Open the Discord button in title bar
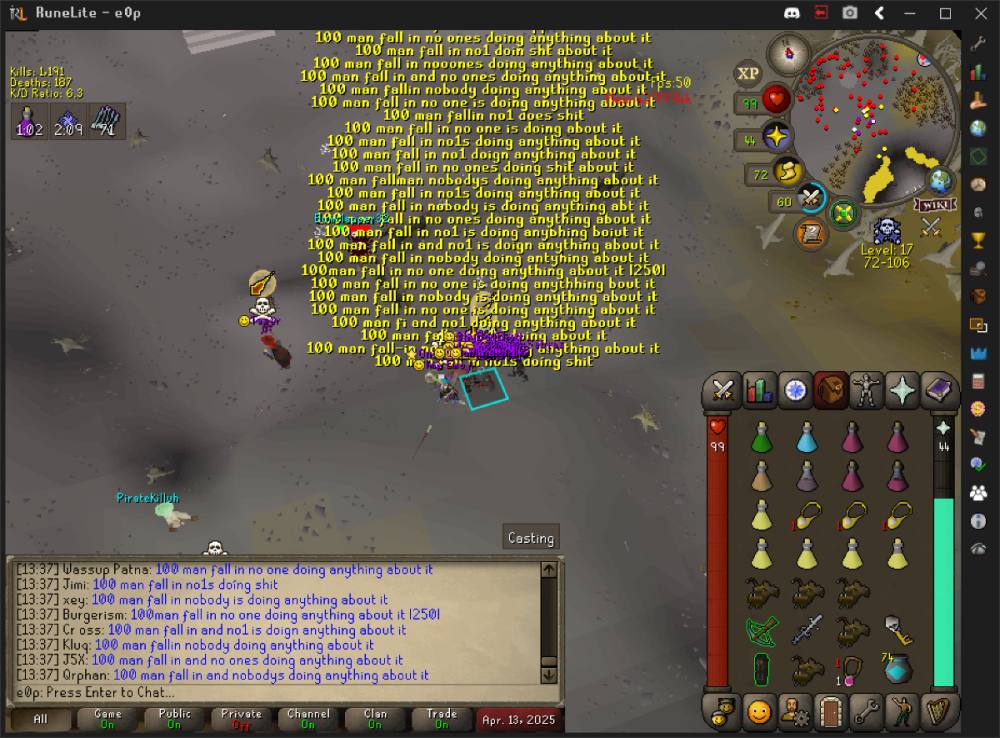This screenshot has width=1000, height=738. [x=791, y=13]
